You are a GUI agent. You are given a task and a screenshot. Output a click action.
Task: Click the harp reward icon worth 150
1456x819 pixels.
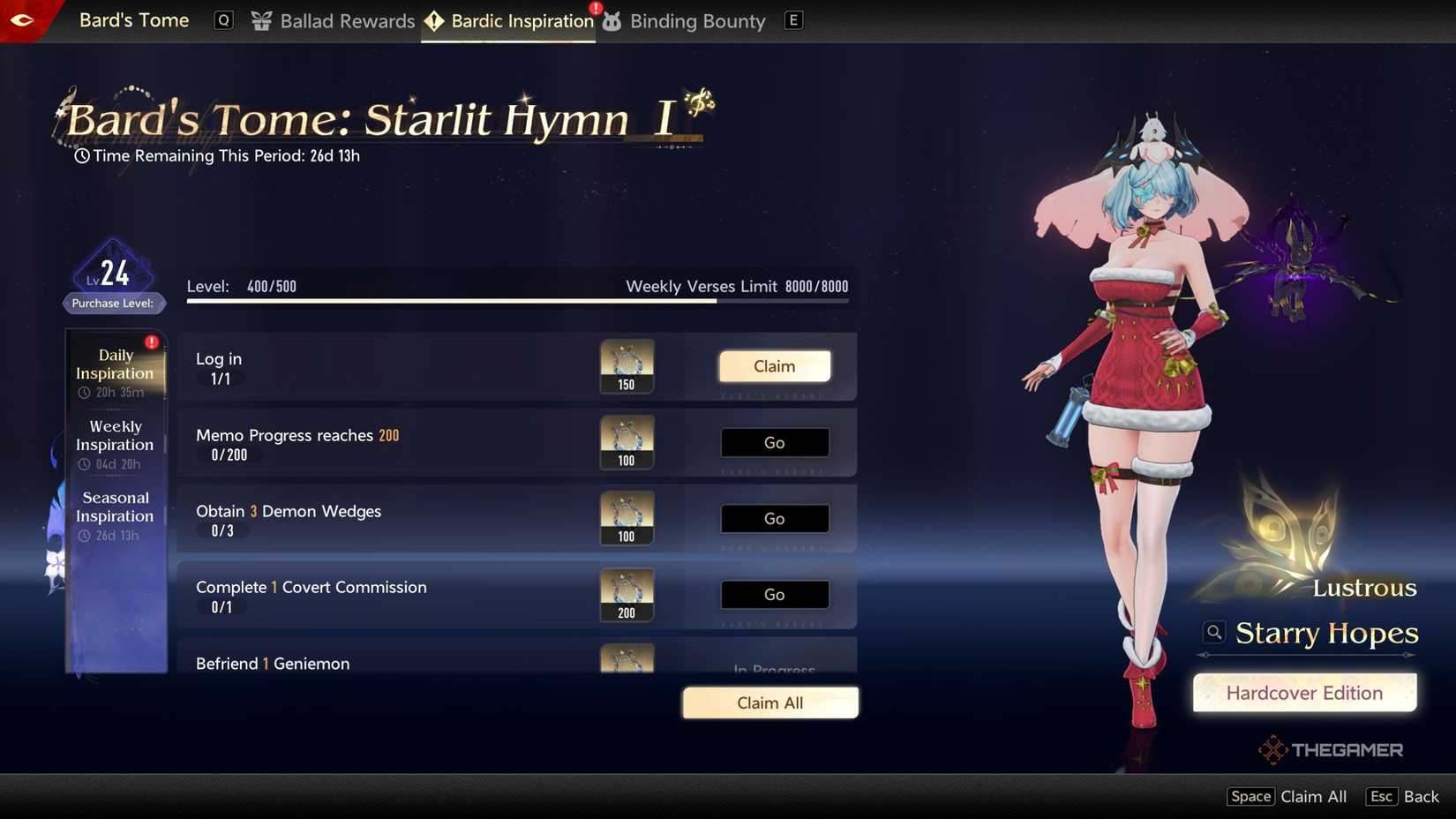click(627, 365)
